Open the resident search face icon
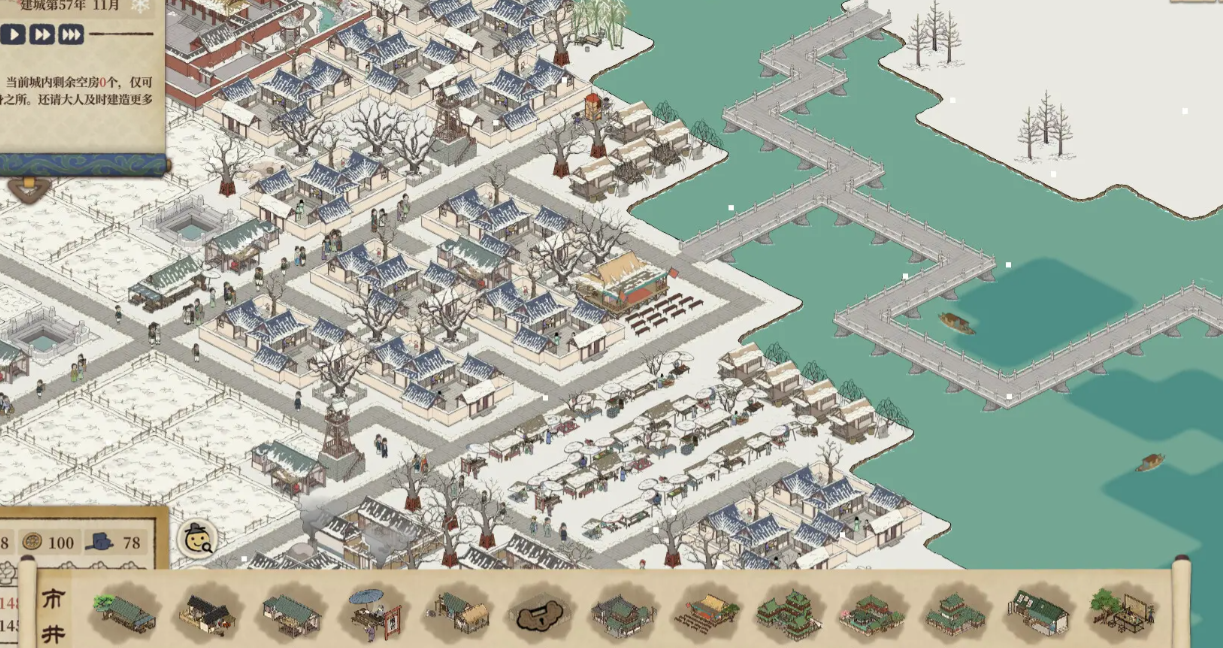Screen dimensions: 1223x648 click(197, 538)
